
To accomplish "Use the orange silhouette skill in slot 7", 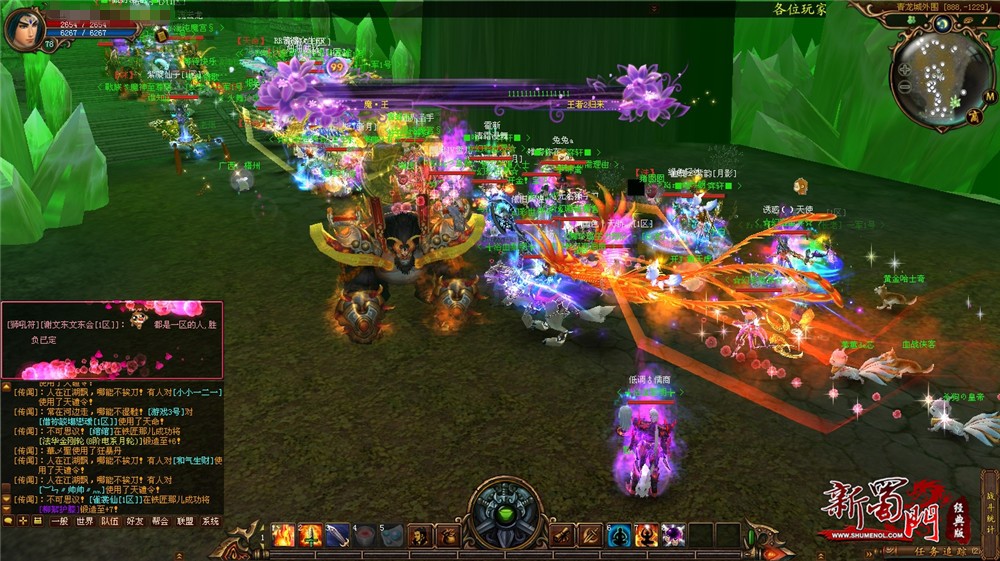I will coord(647,535).
